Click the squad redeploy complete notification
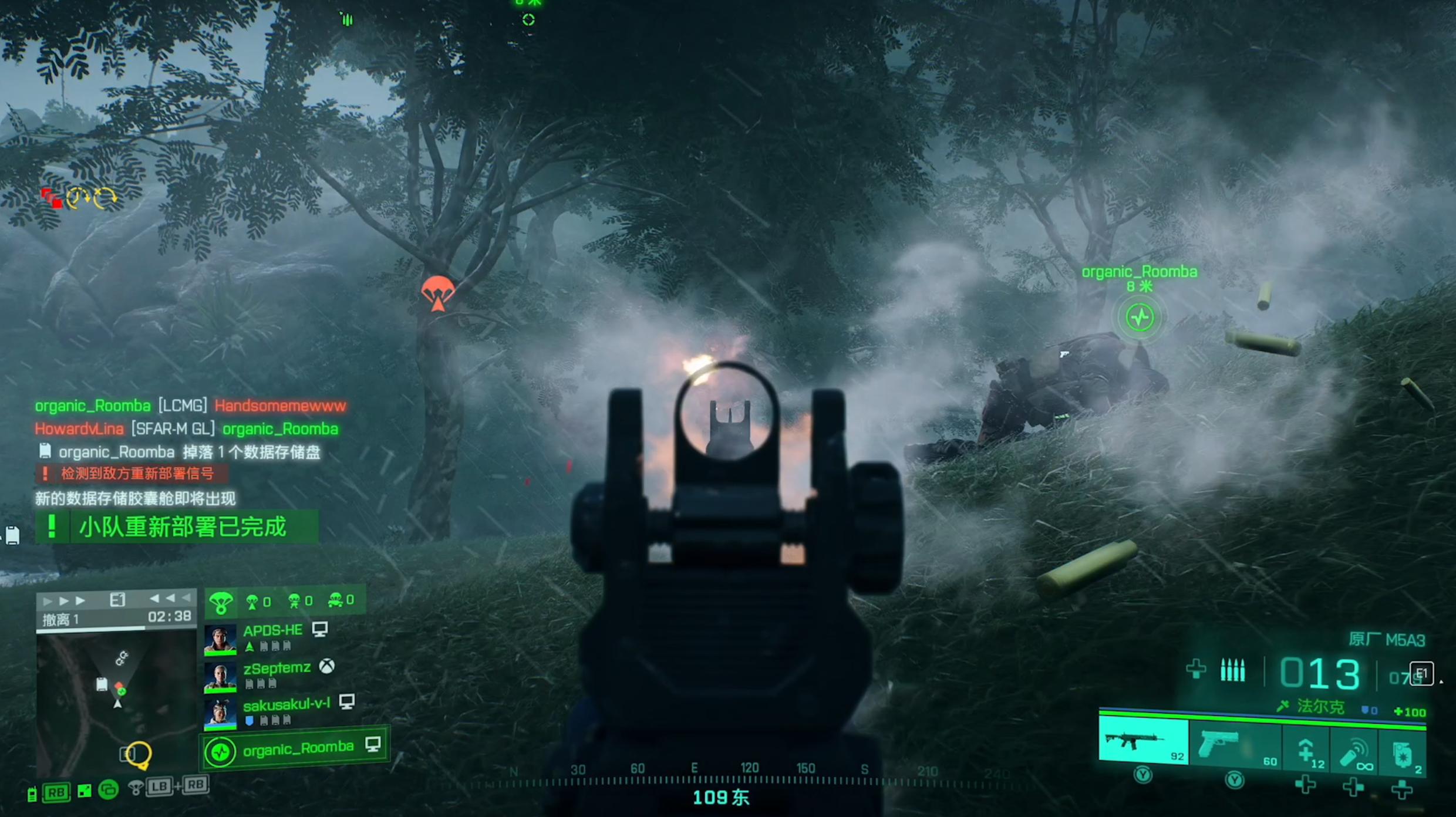The image size is (1456, 817). point(177,526)
